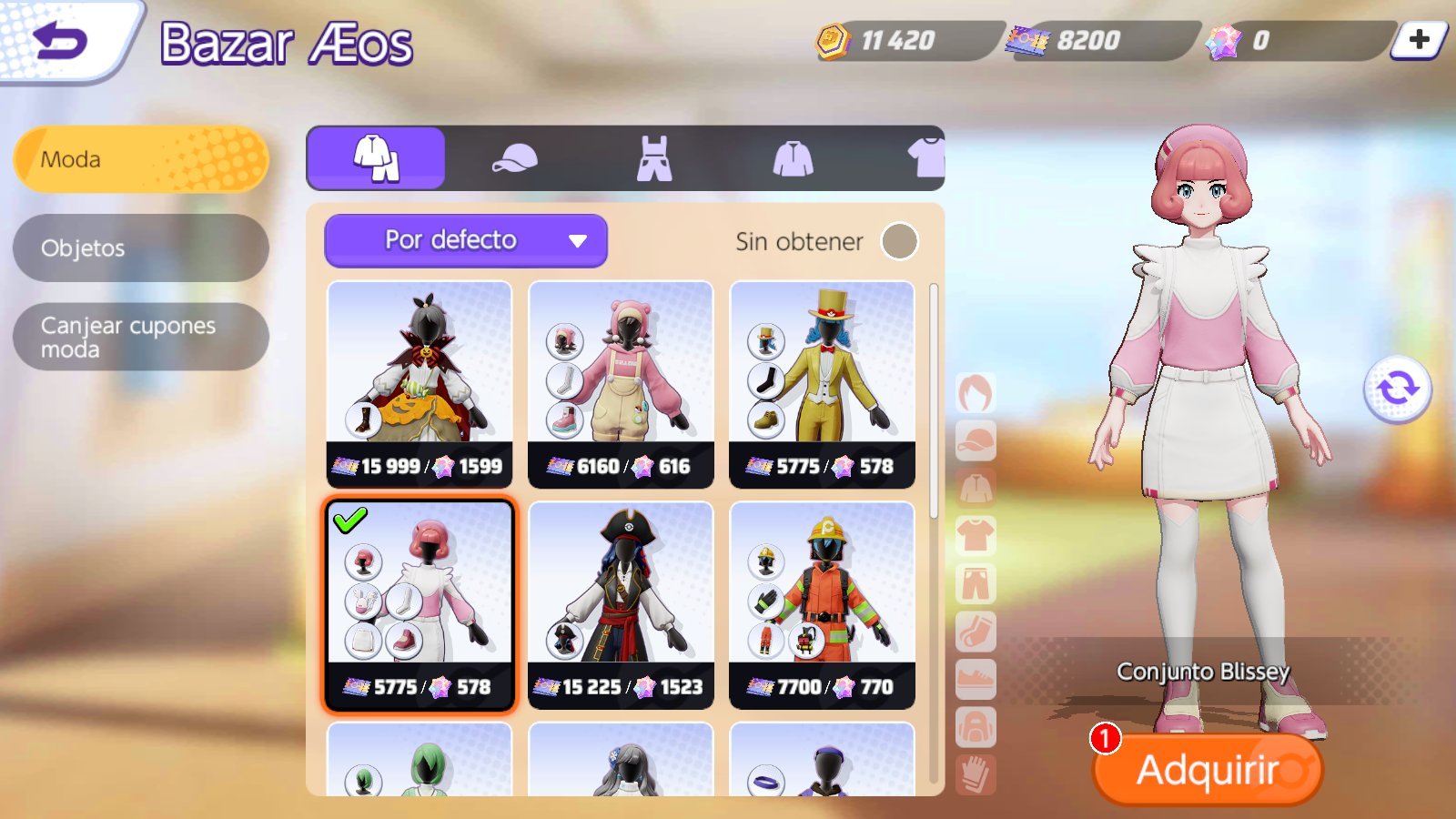Choose the yellow top hat suit outfit
Image resolution: width=1456 pixels, height=819 pixels.
point(822,384)
